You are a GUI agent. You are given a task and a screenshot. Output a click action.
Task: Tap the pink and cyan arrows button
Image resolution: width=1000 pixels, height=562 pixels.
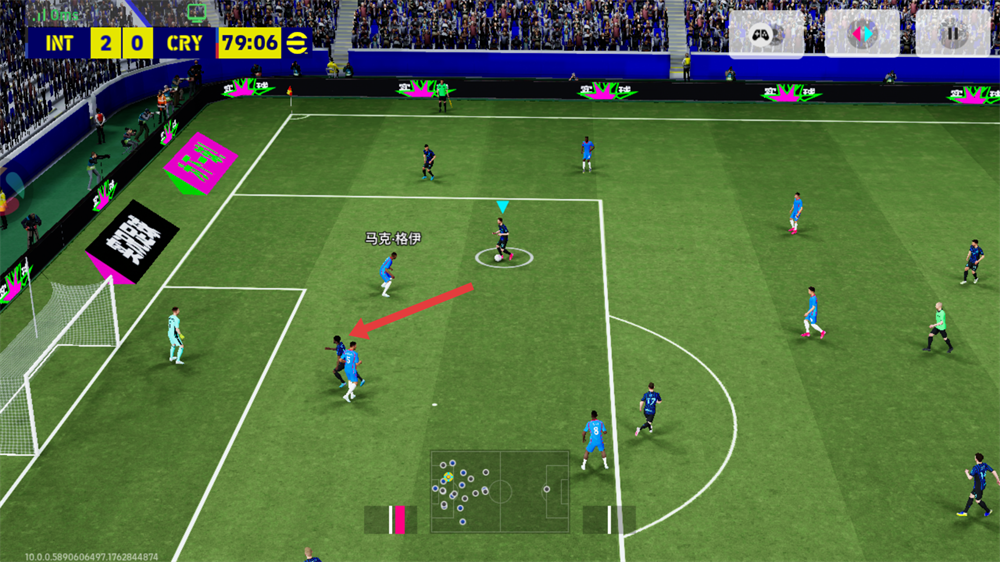860,34
